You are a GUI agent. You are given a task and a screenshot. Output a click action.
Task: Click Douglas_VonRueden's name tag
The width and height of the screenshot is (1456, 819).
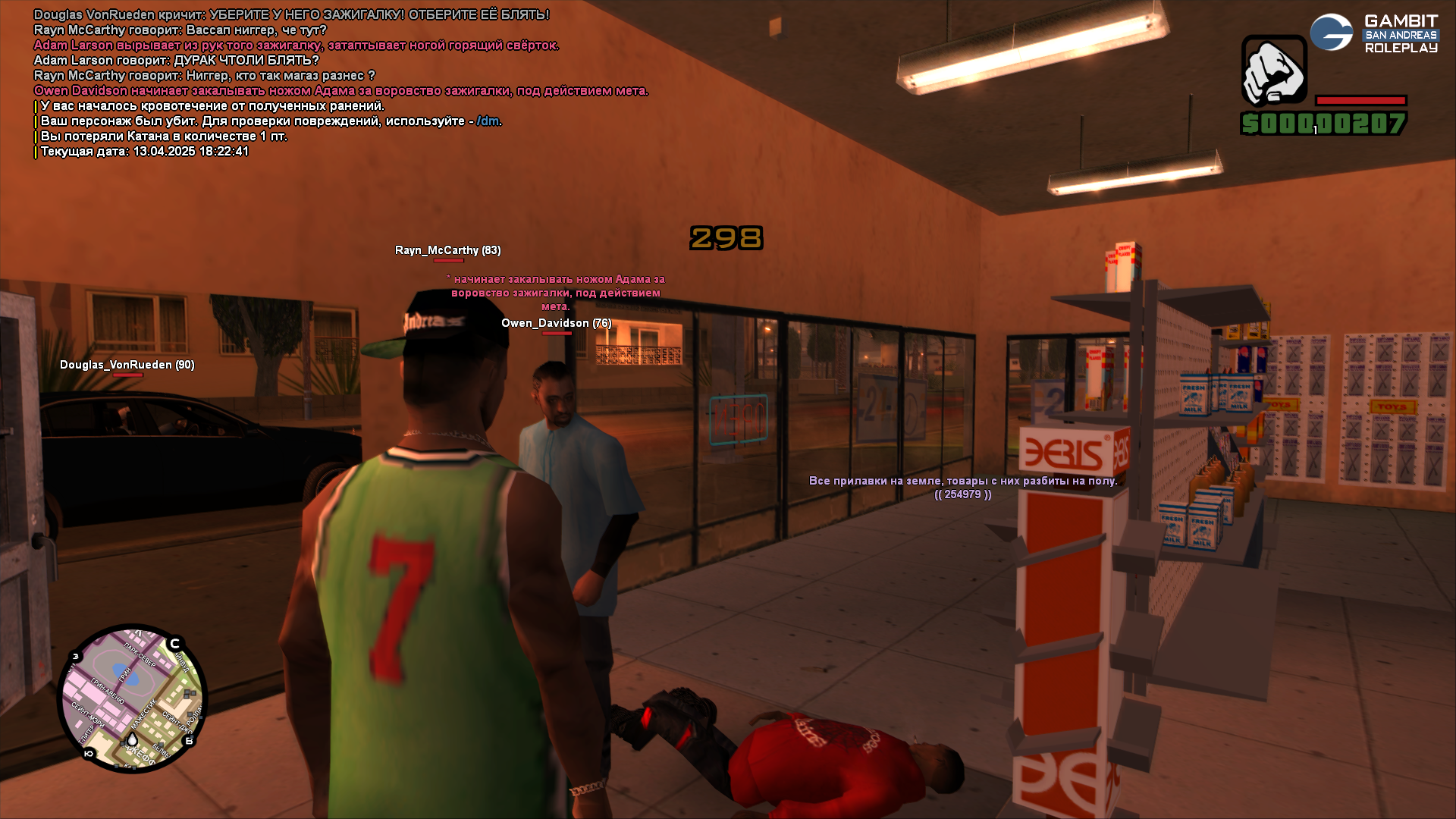[x=127, y=365]
